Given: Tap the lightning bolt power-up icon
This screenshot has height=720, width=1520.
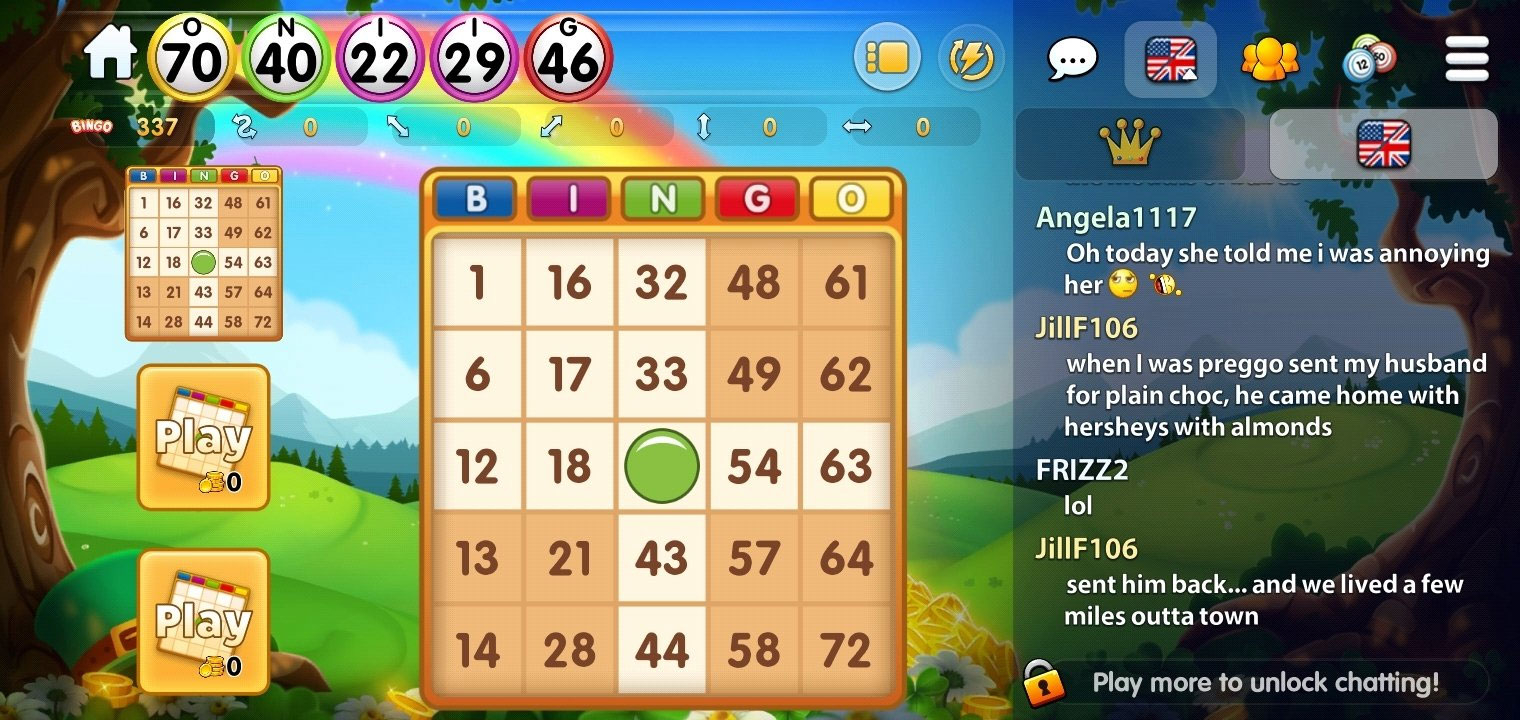Looking at the screenshot, I should pos(970,58).
